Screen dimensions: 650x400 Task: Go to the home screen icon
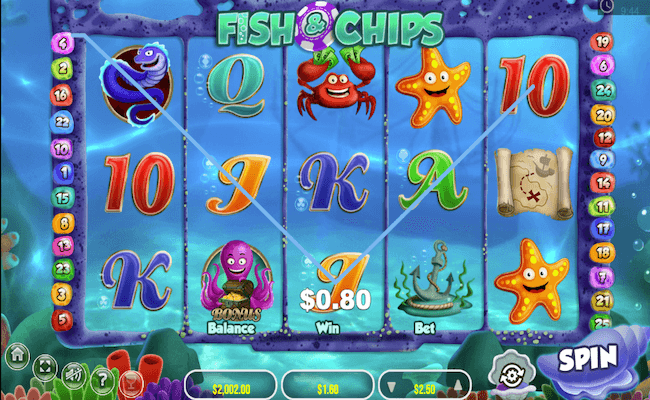click(18, 353)
